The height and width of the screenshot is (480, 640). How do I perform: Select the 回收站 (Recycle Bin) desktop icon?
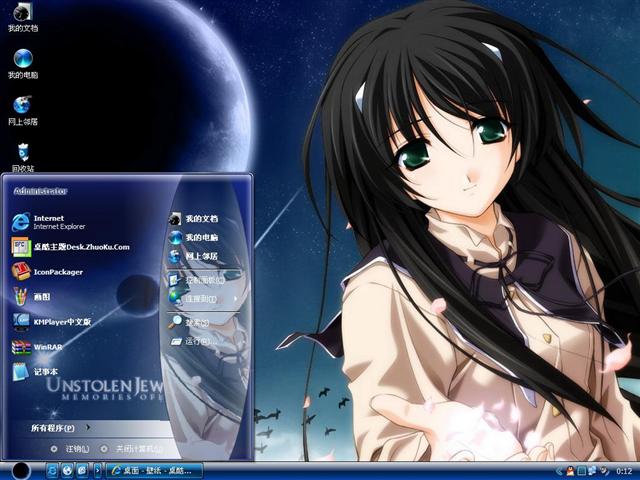22,156
